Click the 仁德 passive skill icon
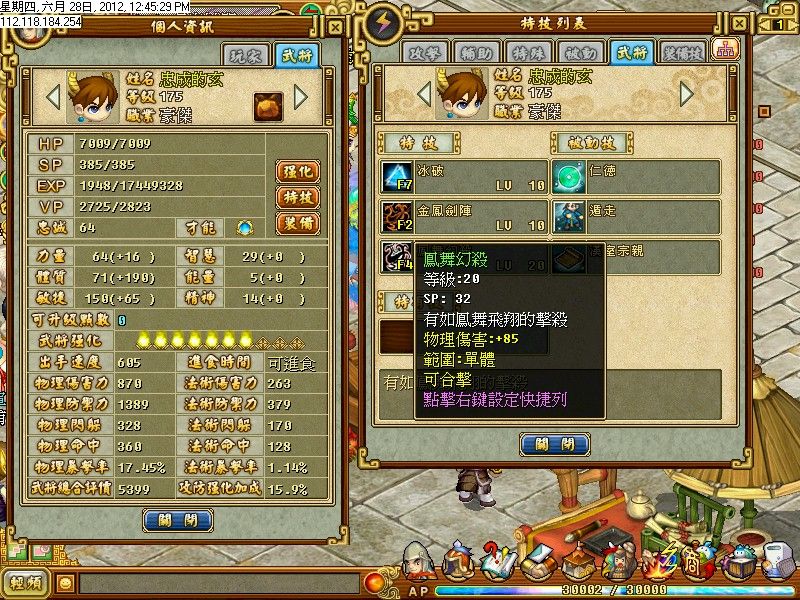Image resolution: width=800 pixels, height=600 pixels. pyautogui.click(x=568, y=178)
